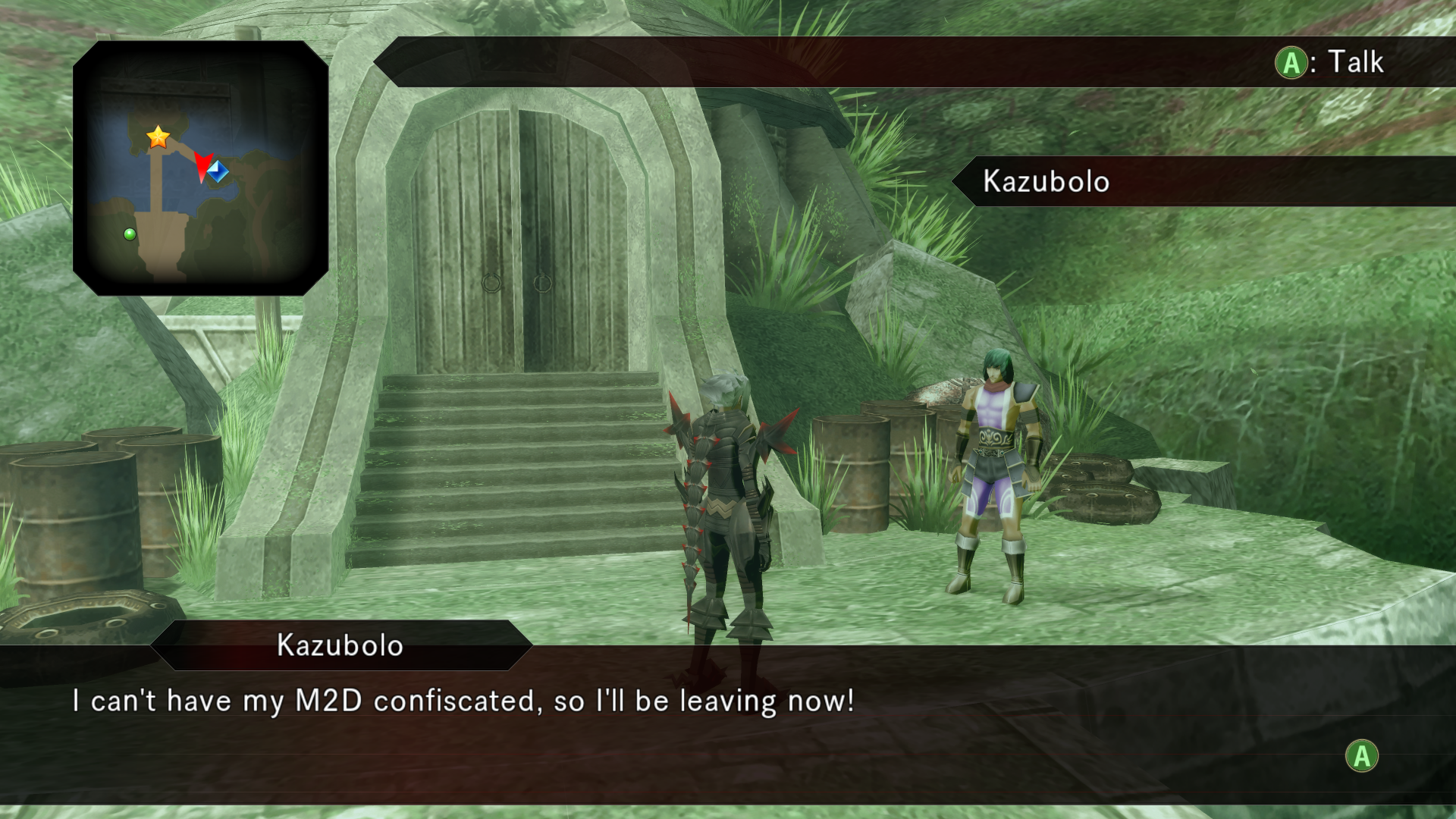Advance Kazubolo's dialogue text box
The width and height of the screenshot is (1456, 819).
pyautogui.click(x=1361, y=756)
